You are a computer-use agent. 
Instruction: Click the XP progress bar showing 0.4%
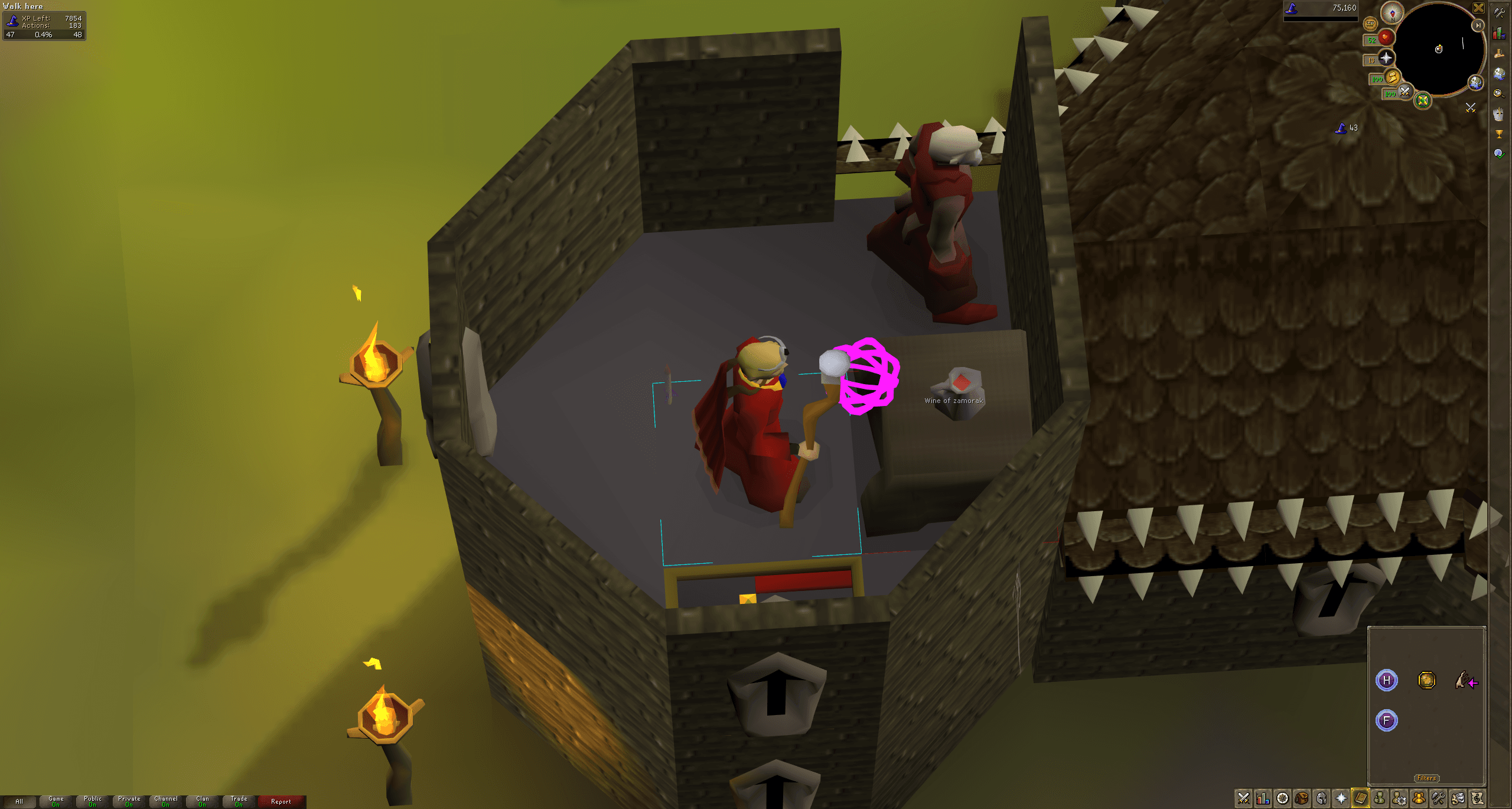pyautogui.click(x=44, y=35)
